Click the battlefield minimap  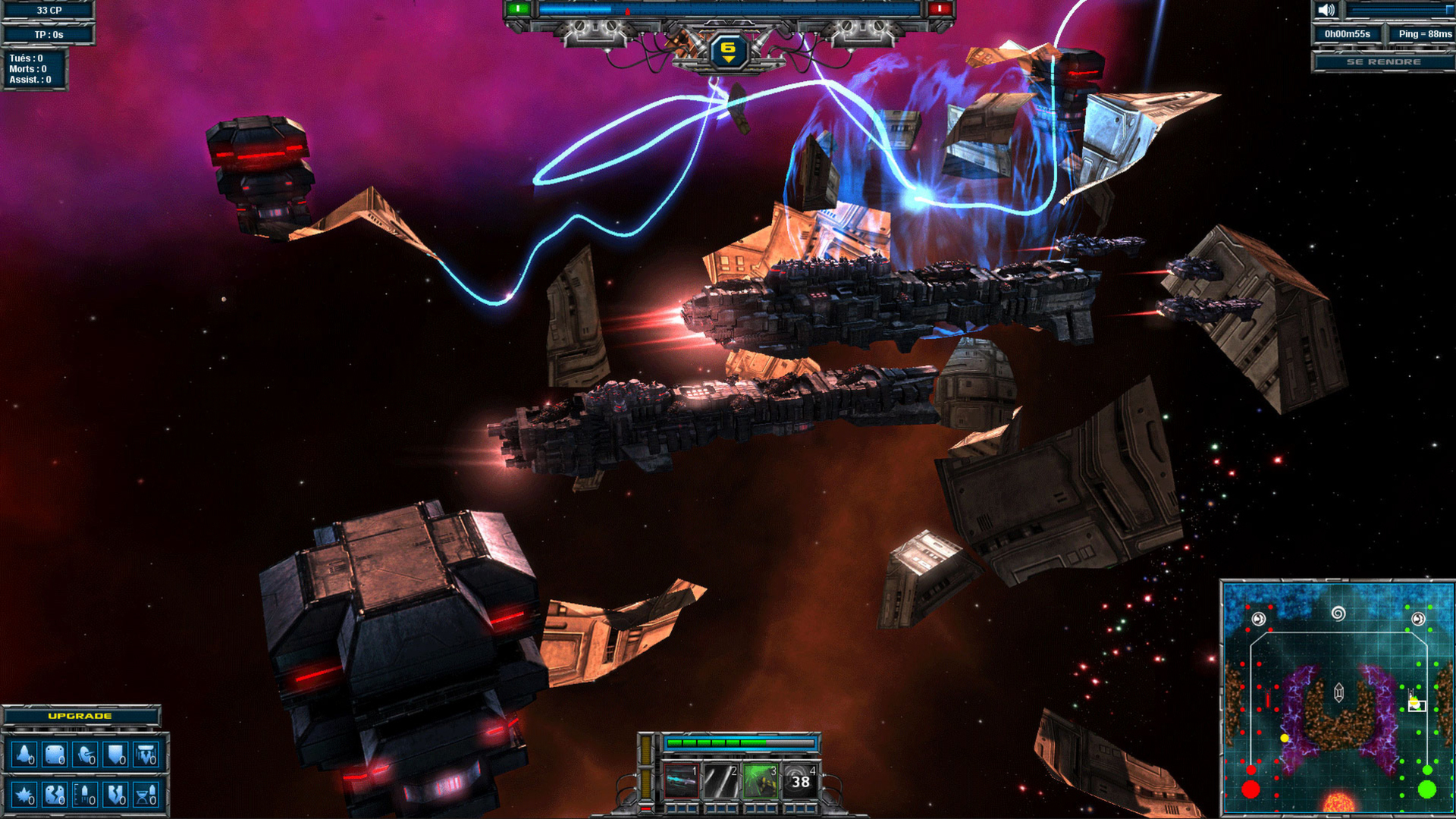(x=1338, y=699)
